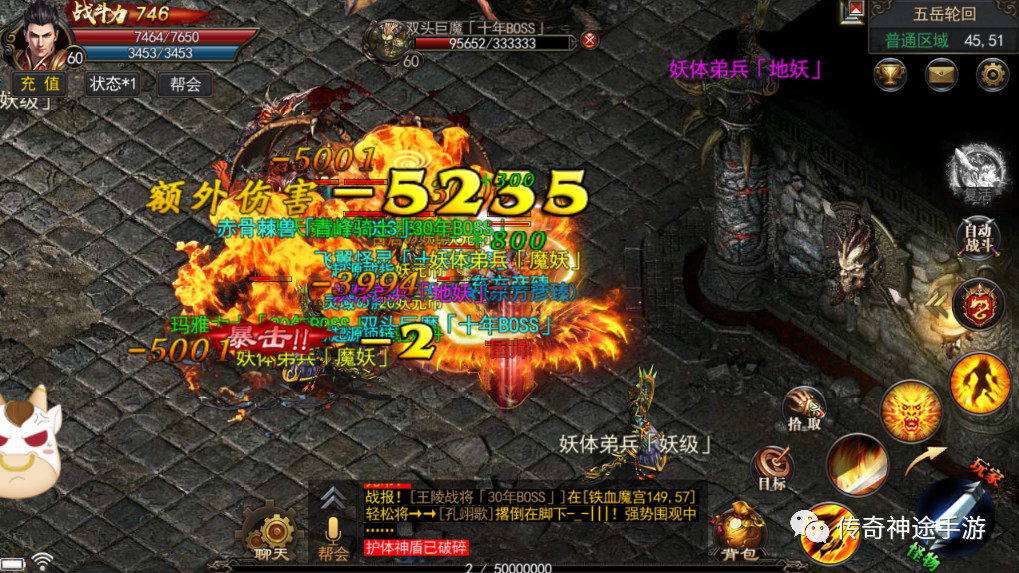Open the trophy rankings icon
The image size is (1019, 573).
pyautogui.click(x=890, y=74)
